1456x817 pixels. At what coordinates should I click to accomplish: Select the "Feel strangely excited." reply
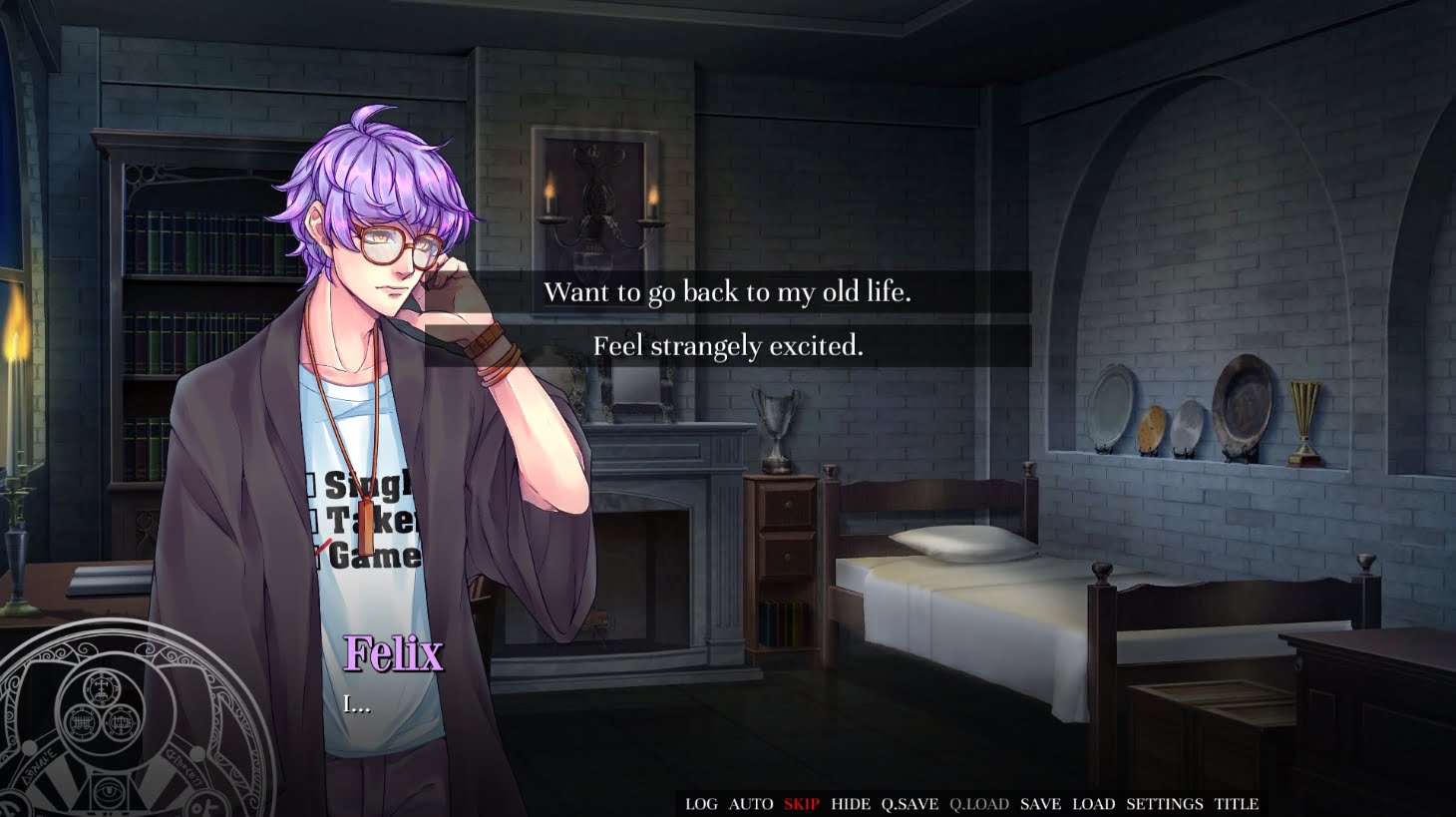[x=727, y=346]
